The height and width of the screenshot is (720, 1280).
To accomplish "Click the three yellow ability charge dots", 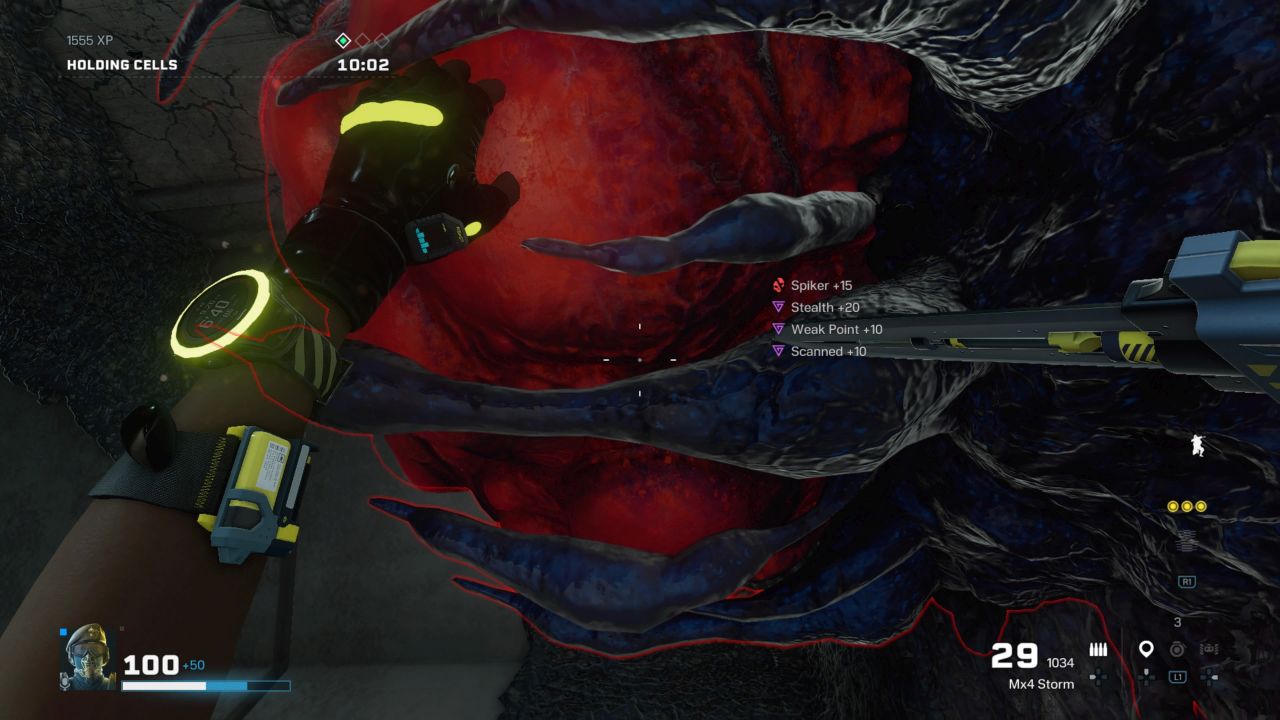I will point(1187,507).
